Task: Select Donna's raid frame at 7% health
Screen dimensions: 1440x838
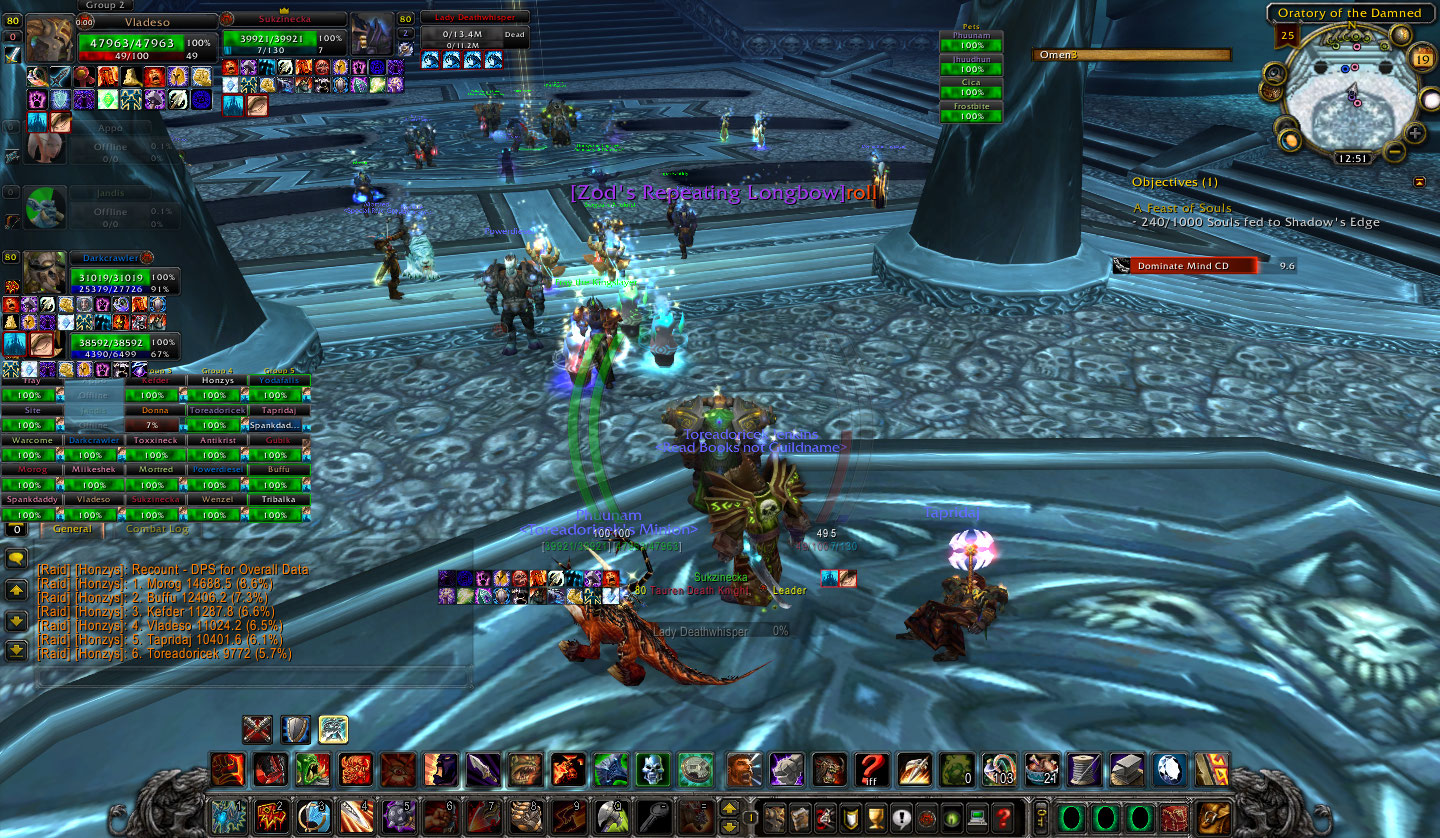Action: pos(155,425)
